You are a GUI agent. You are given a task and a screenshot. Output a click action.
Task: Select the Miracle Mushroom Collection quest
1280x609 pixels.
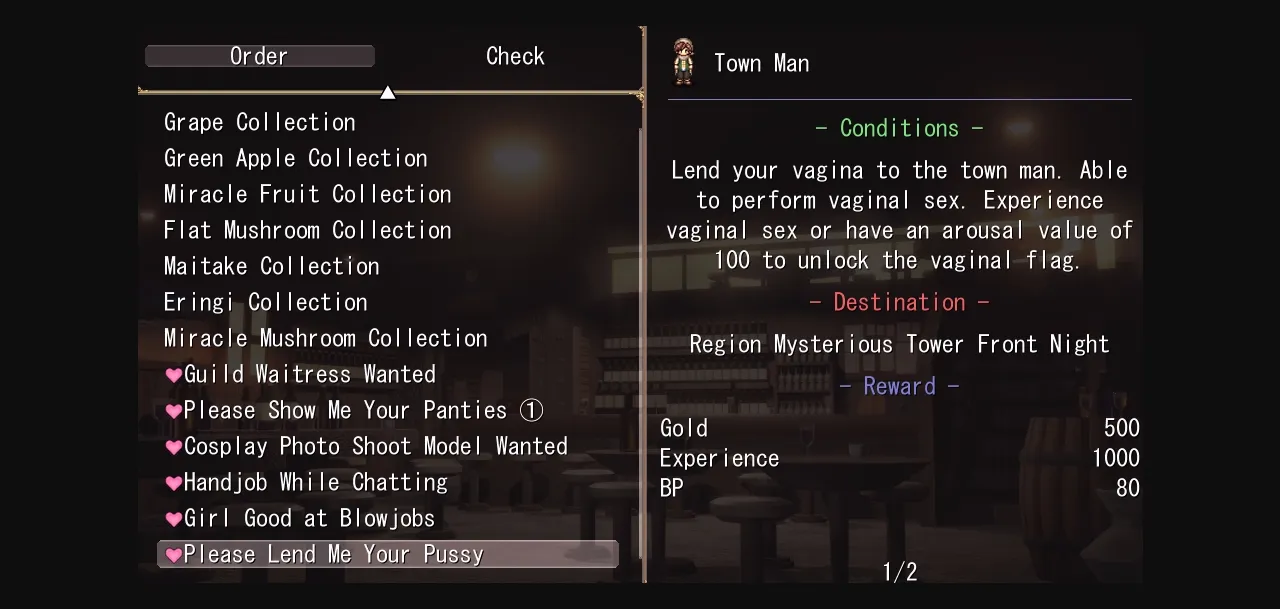click(326, 338)
